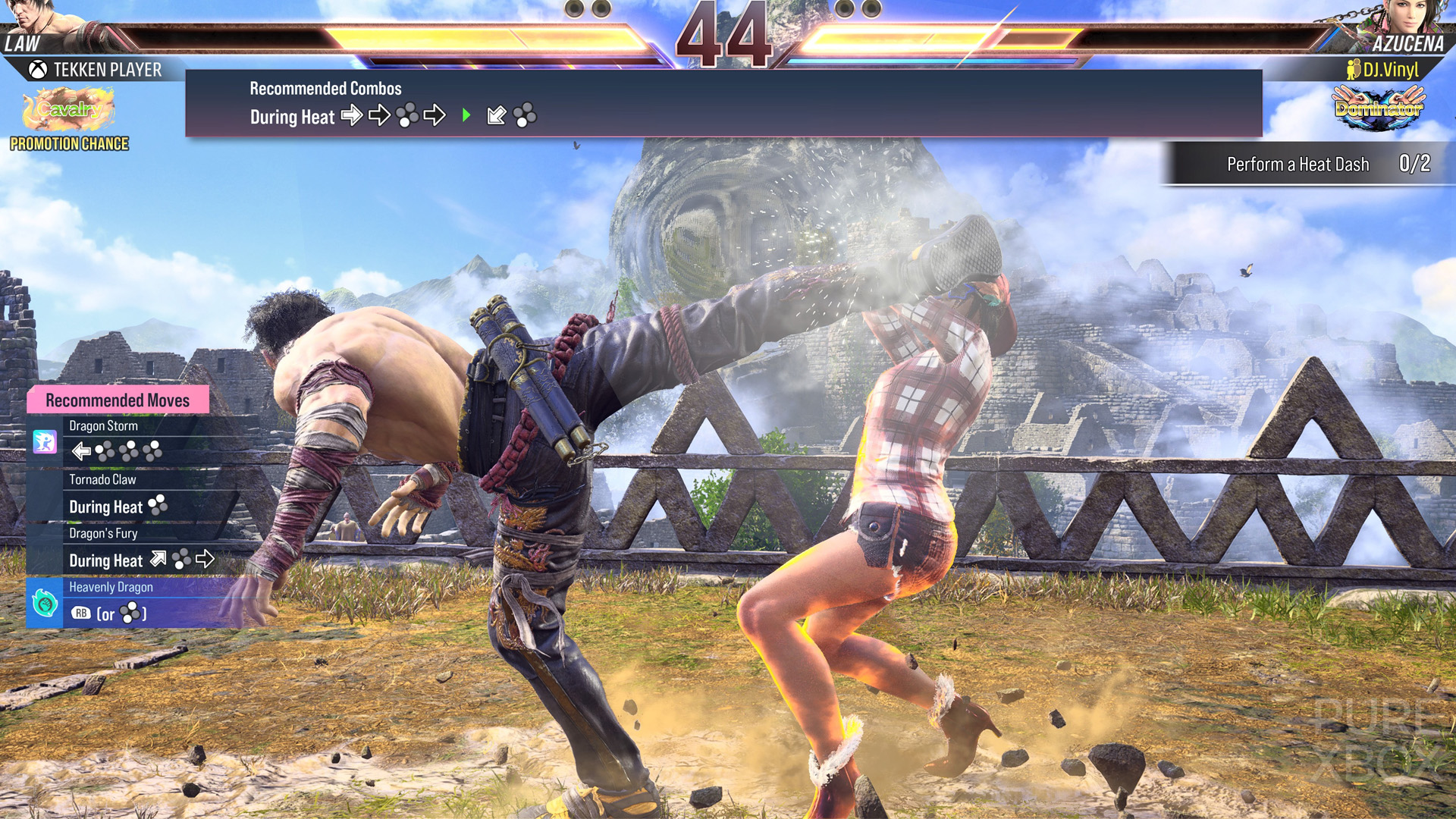The image size is (1456, 819).
Task: Click the Recommended Moves header
Action: click(x=118, y=400)
